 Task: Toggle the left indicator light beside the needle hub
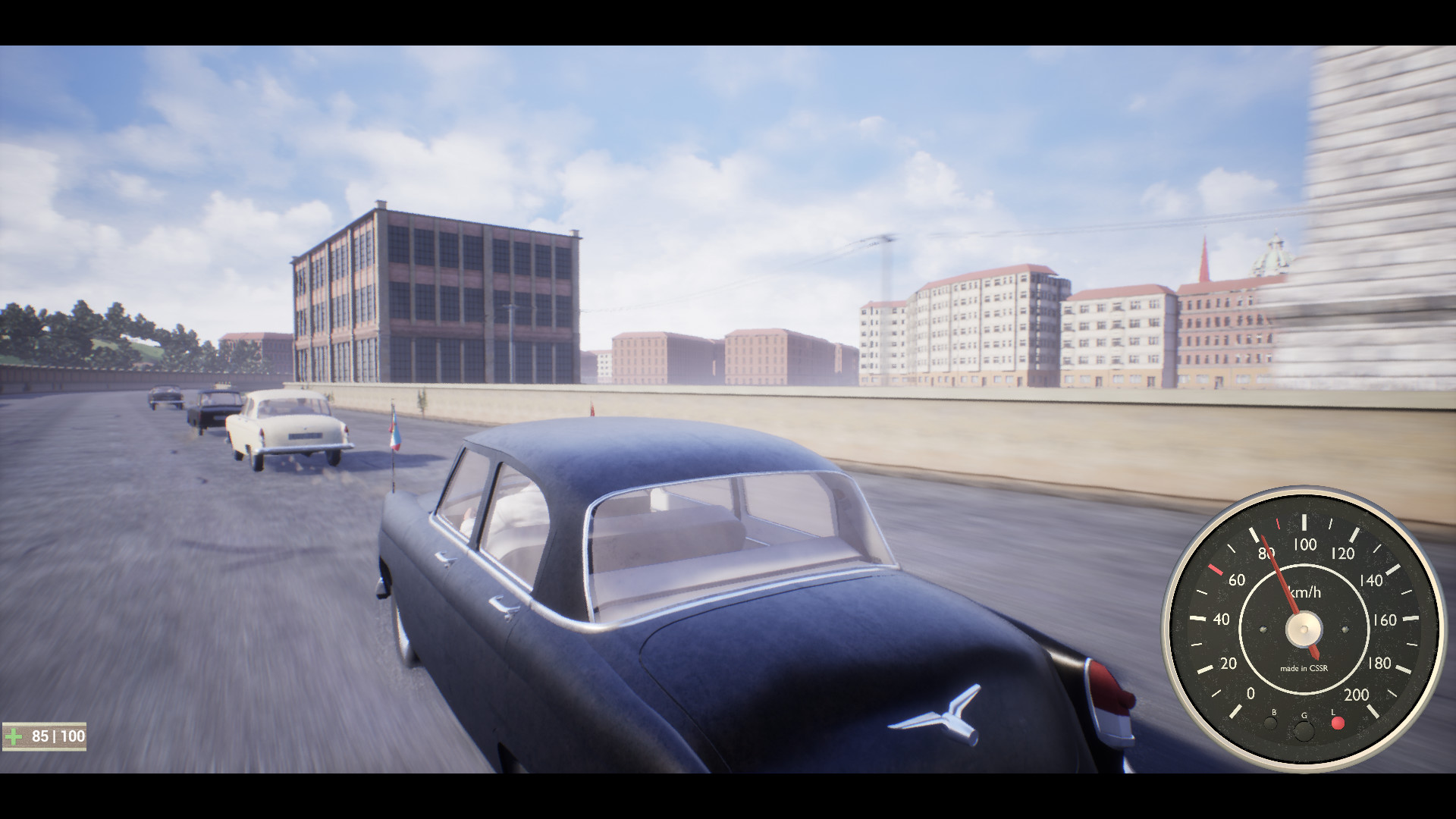tap(1263, 630)
